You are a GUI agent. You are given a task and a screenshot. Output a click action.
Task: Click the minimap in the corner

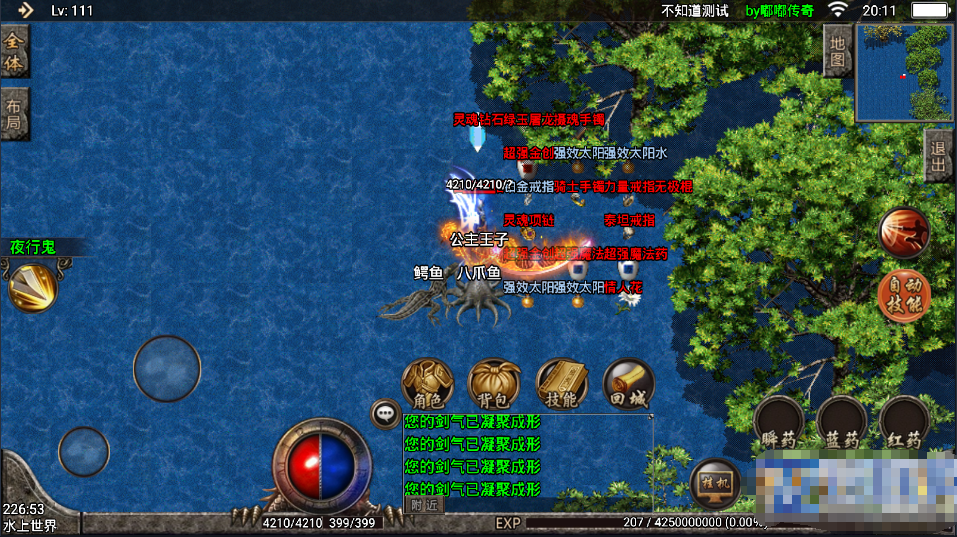click(904, 71)
